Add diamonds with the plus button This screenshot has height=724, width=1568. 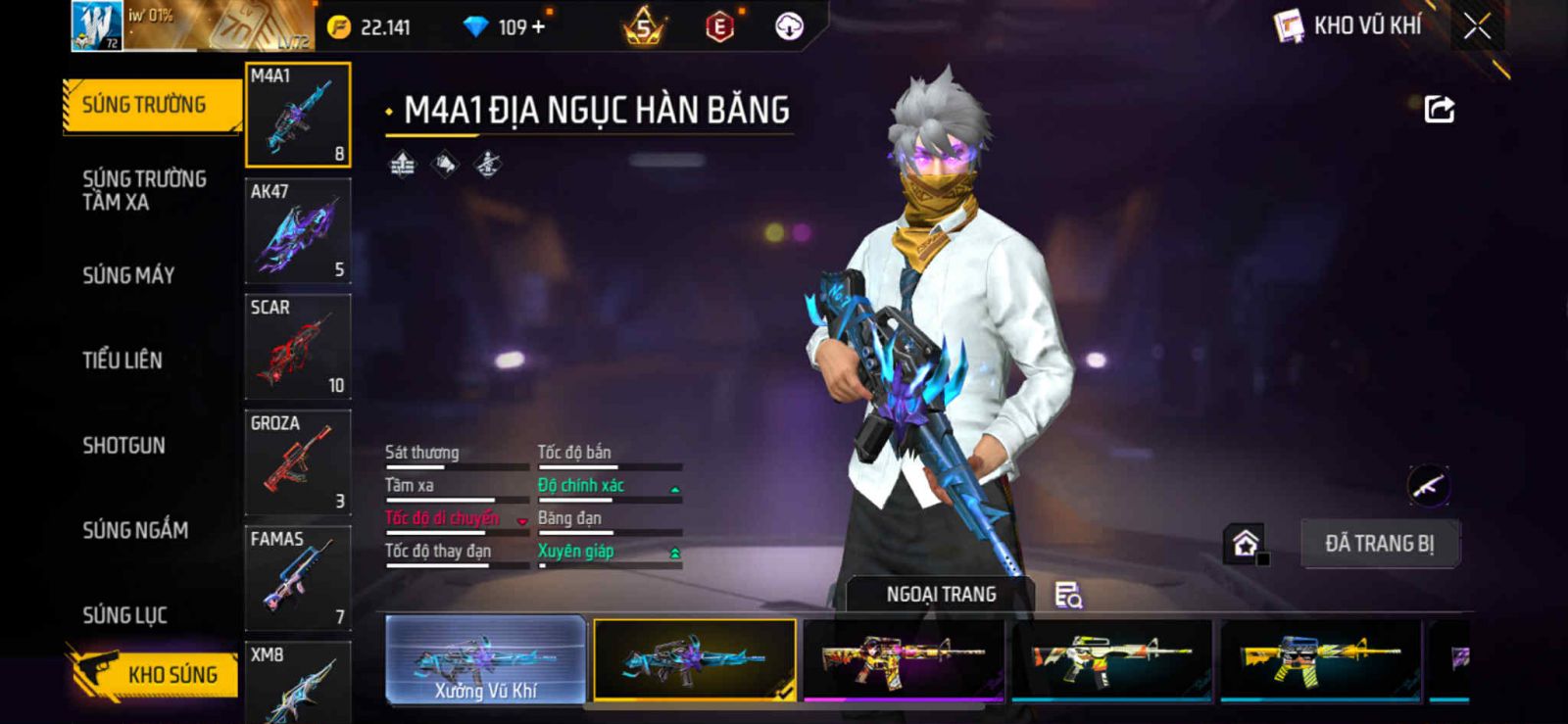537,26
